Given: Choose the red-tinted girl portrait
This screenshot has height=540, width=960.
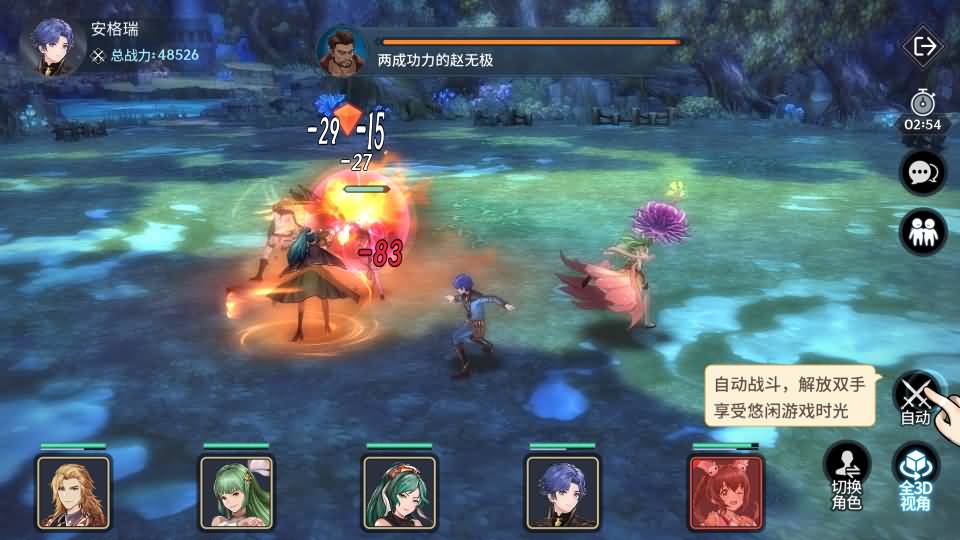Looking at the screenshot, I should pyautogui.click(x=725, y=491).
